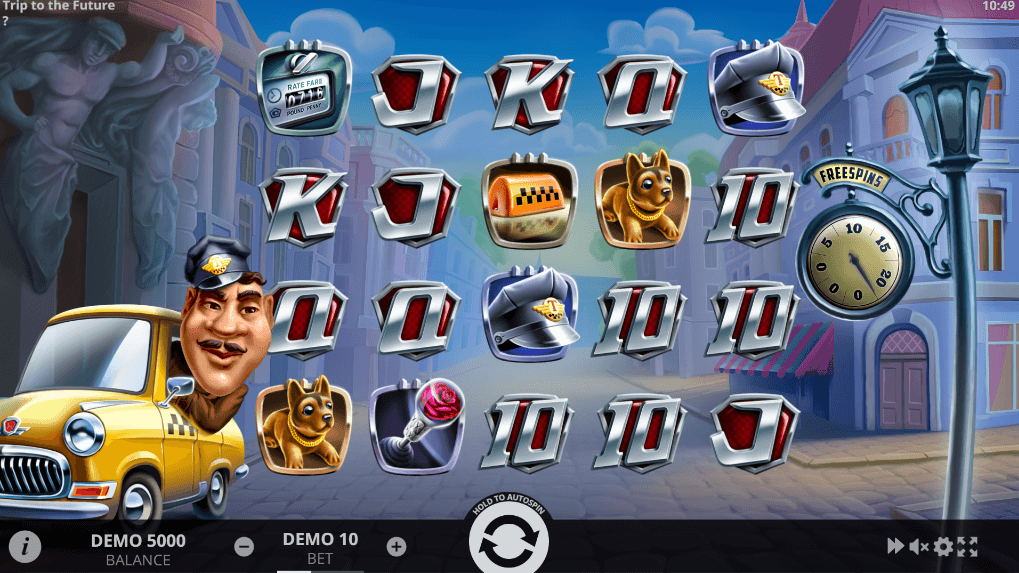Click the question mark under the game title
The image size is (1019, 573).
(x=5, y=20)
